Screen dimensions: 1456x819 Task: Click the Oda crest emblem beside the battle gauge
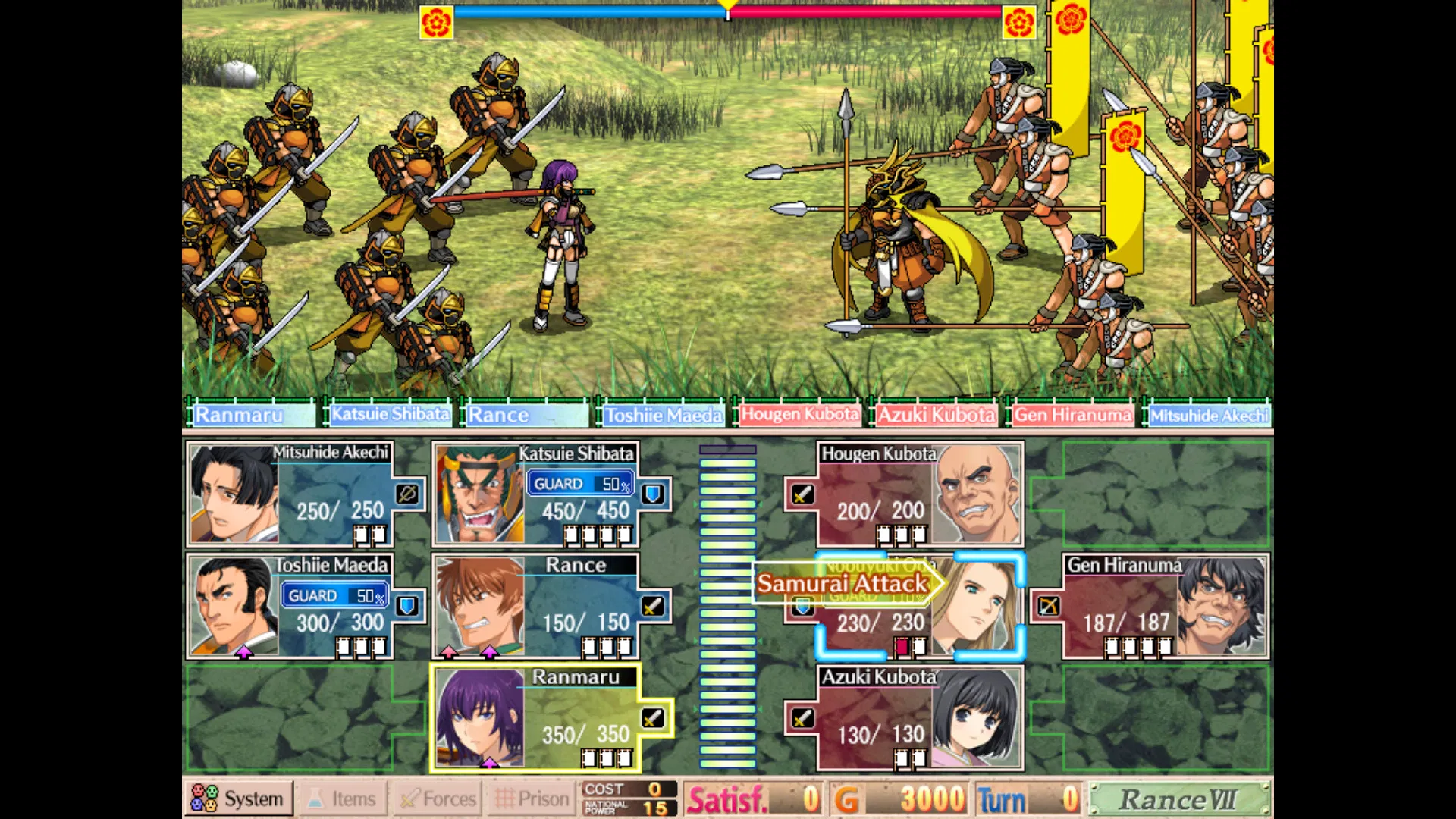(x=435, y=22)
